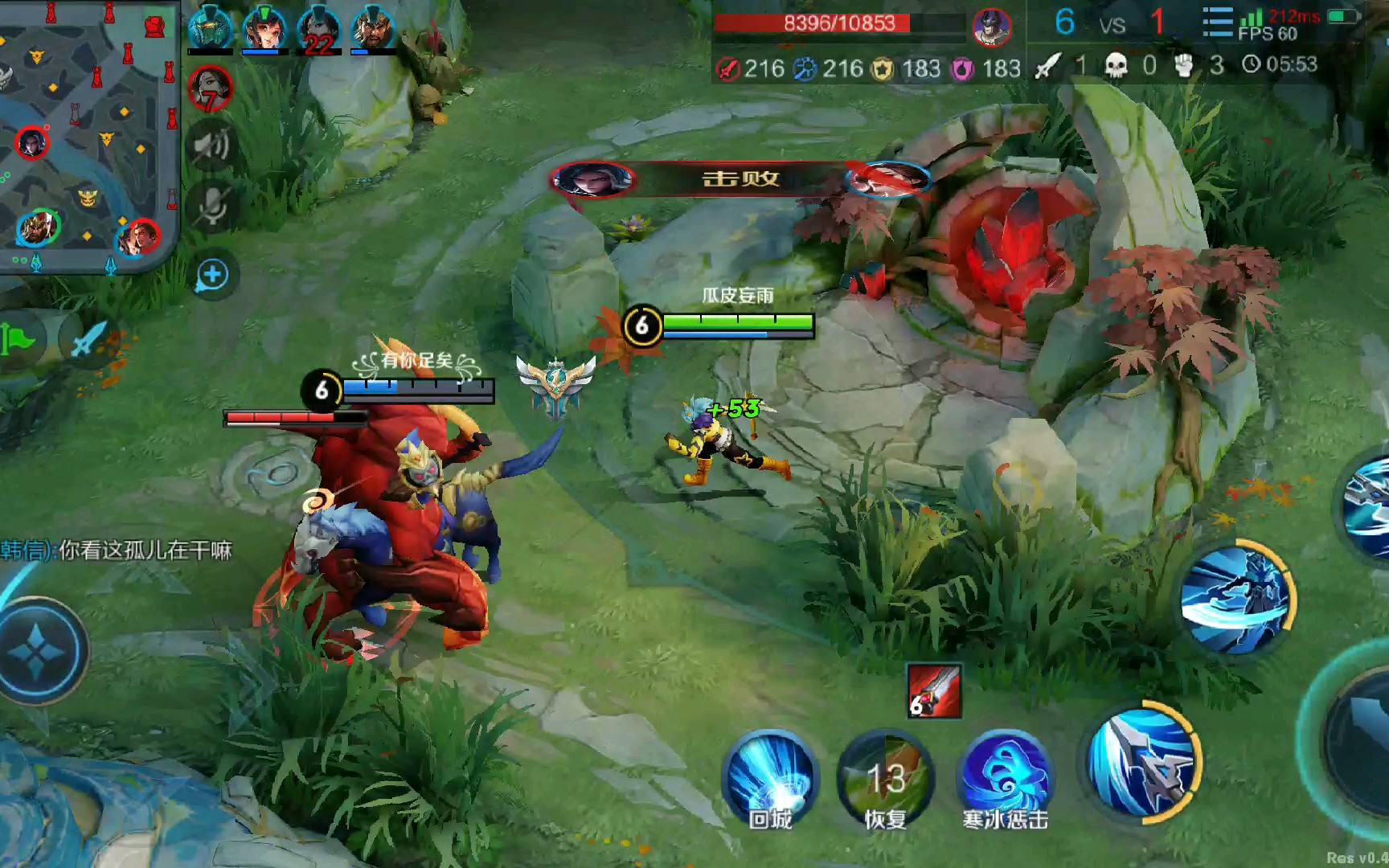The image size is (1389, 868).
Task: Click the red-ringed enemy portrait showing 7
Action: [210, 87]
